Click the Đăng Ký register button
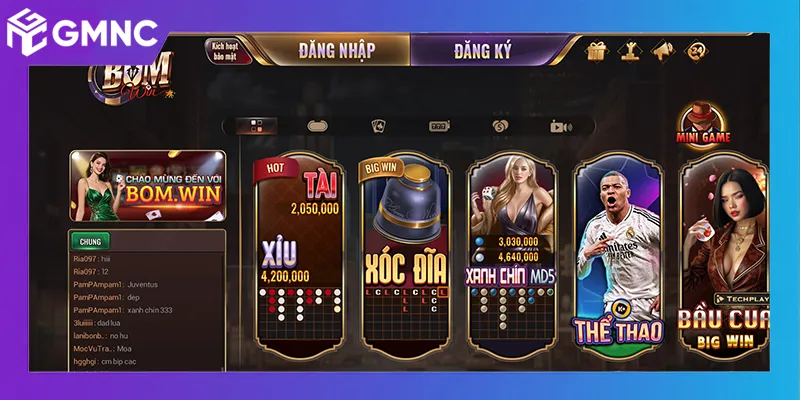The image size is (800, 400). coord(483,49)
